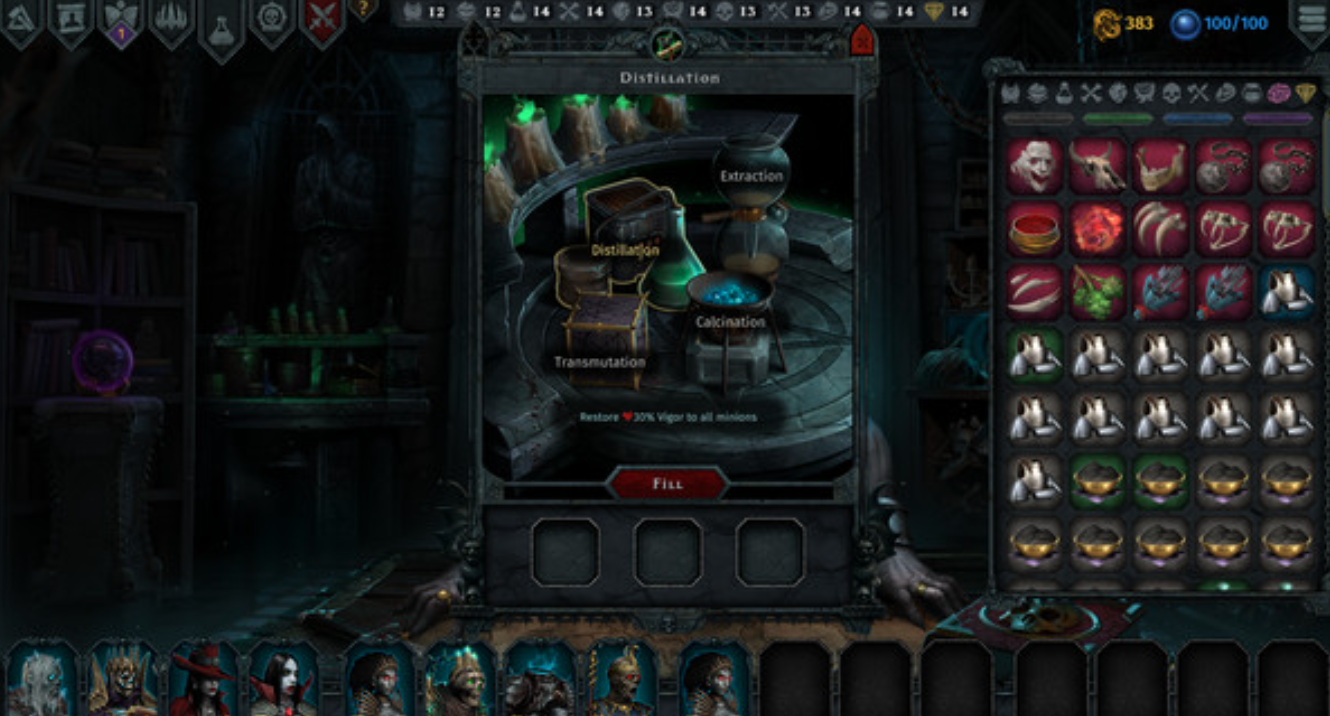Choose the Calcination cauldron option
Image resolution: width=1330 pixels, height=716 pixels.
(730, 322)
